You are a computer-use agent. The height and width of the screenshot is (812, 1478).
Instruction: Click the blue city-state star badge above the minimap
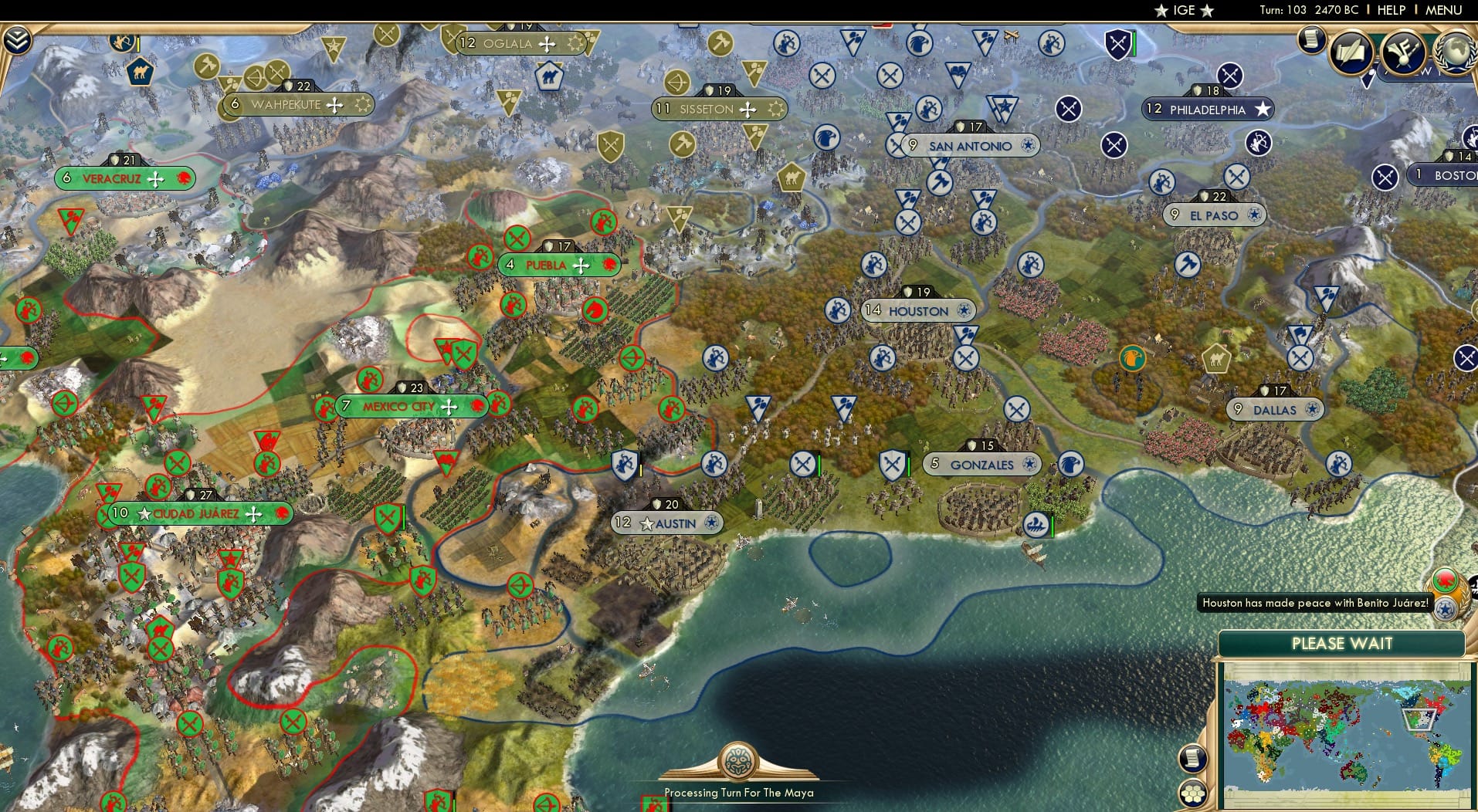tap(1446, 609)
